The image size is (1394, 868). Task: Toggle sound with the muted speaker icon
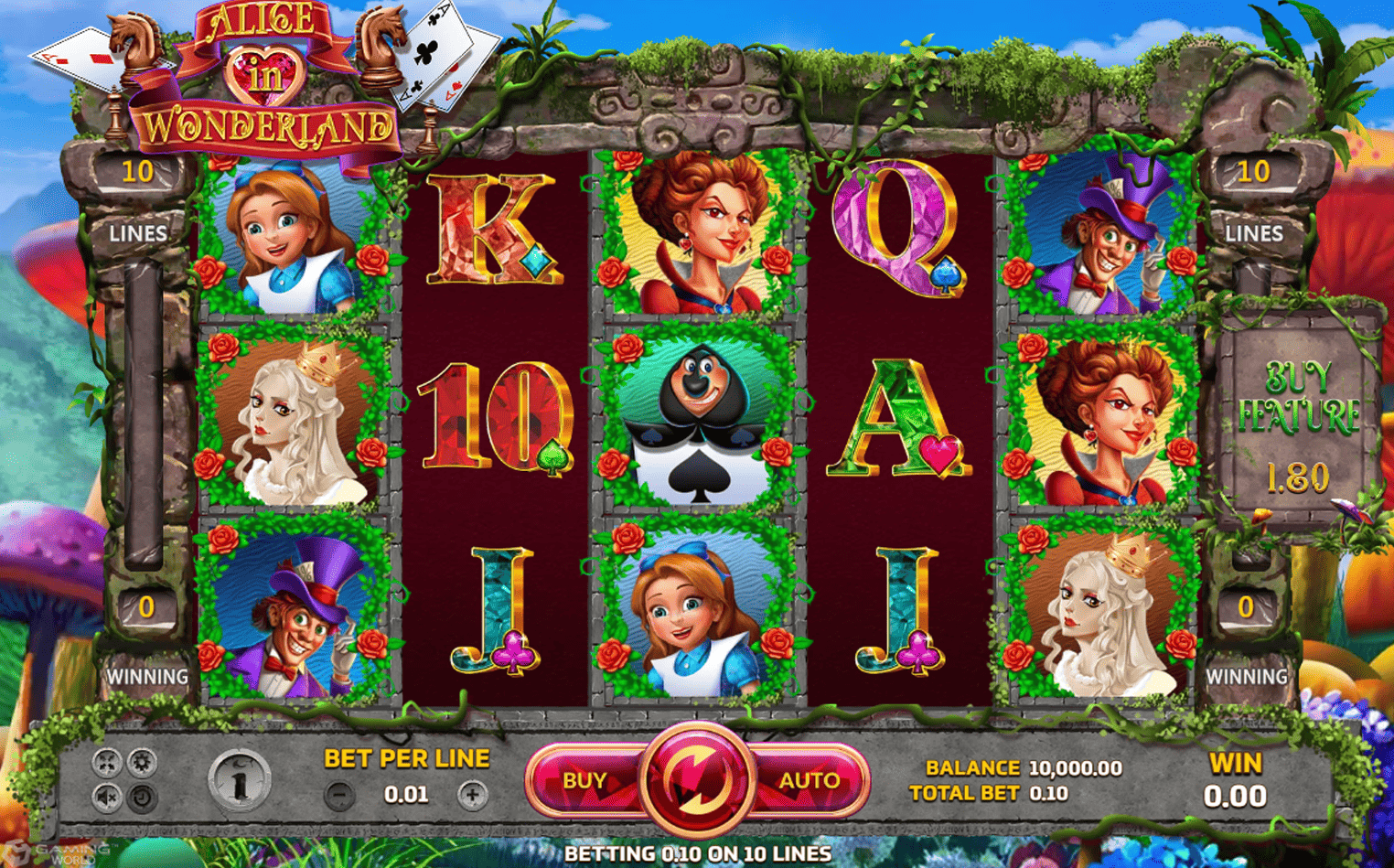pos(107,798)
